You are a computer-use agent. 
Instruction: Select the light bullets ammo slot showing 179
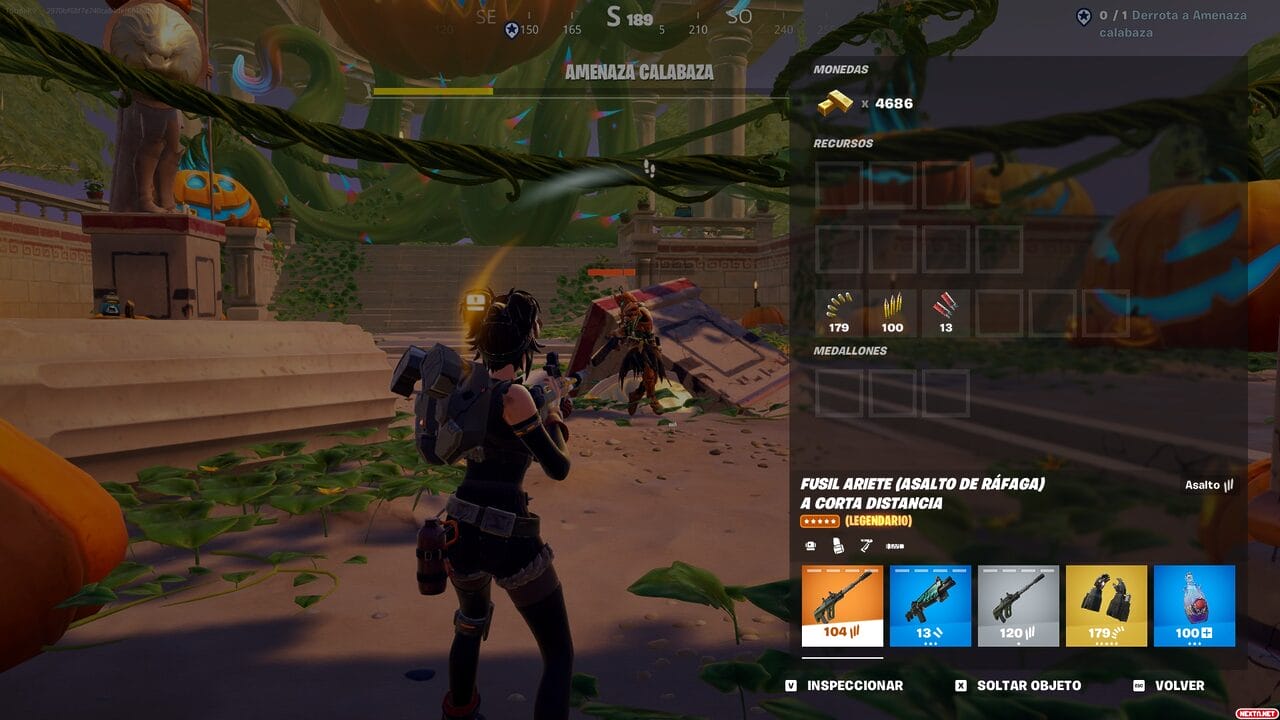838,311
